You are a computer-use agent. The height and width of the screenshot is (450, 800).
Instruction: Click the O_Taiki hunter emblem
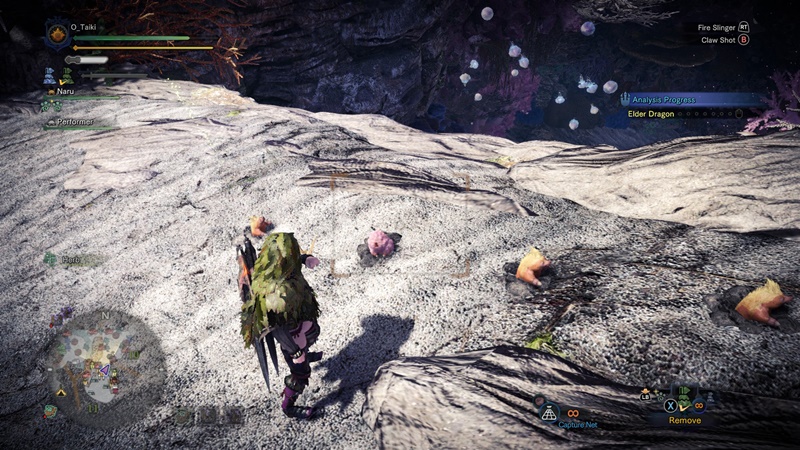point(57,35)
